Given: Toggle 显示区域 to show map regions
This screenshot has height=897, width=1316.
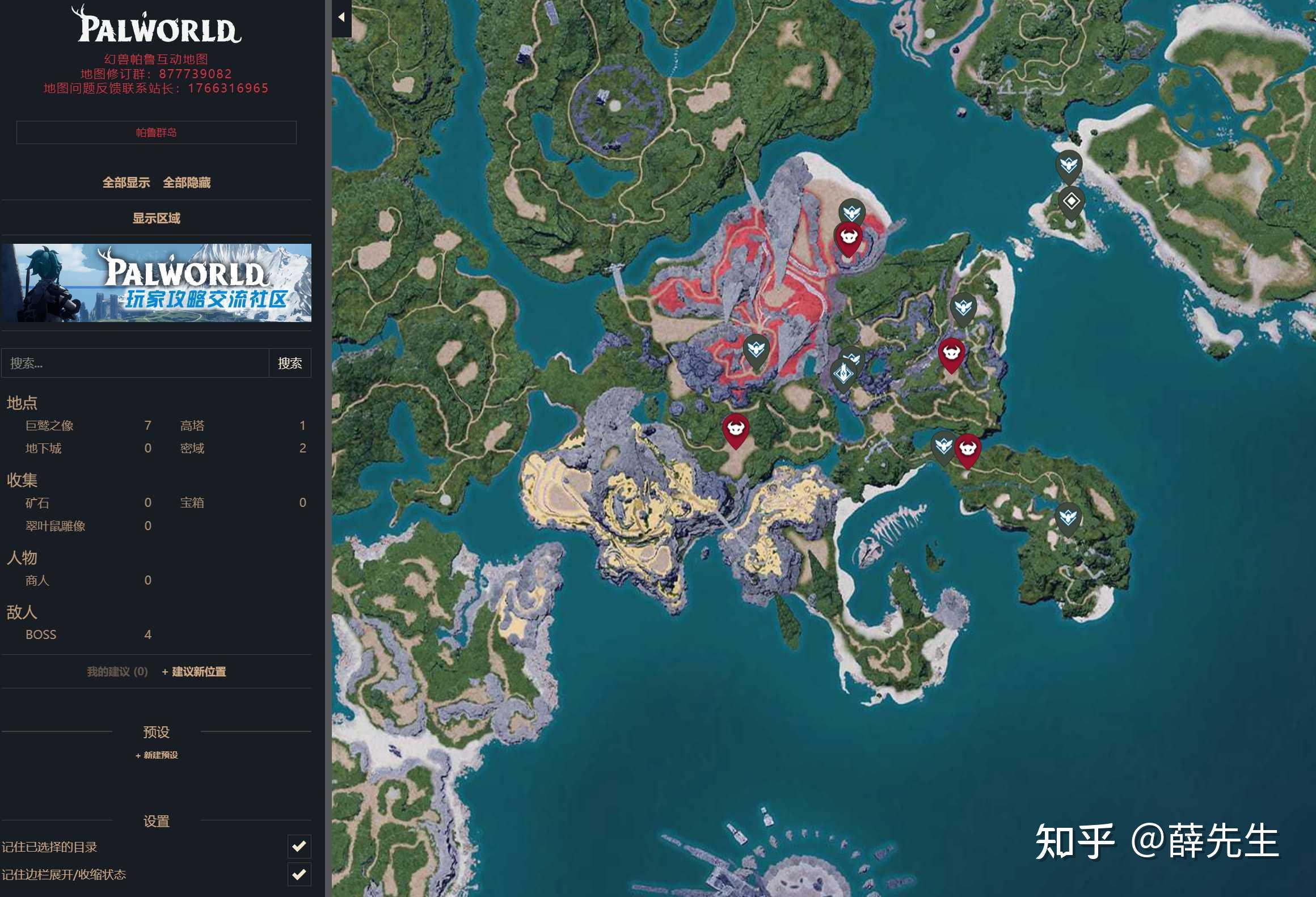Looking at the screenshot, I should point(157,218).
